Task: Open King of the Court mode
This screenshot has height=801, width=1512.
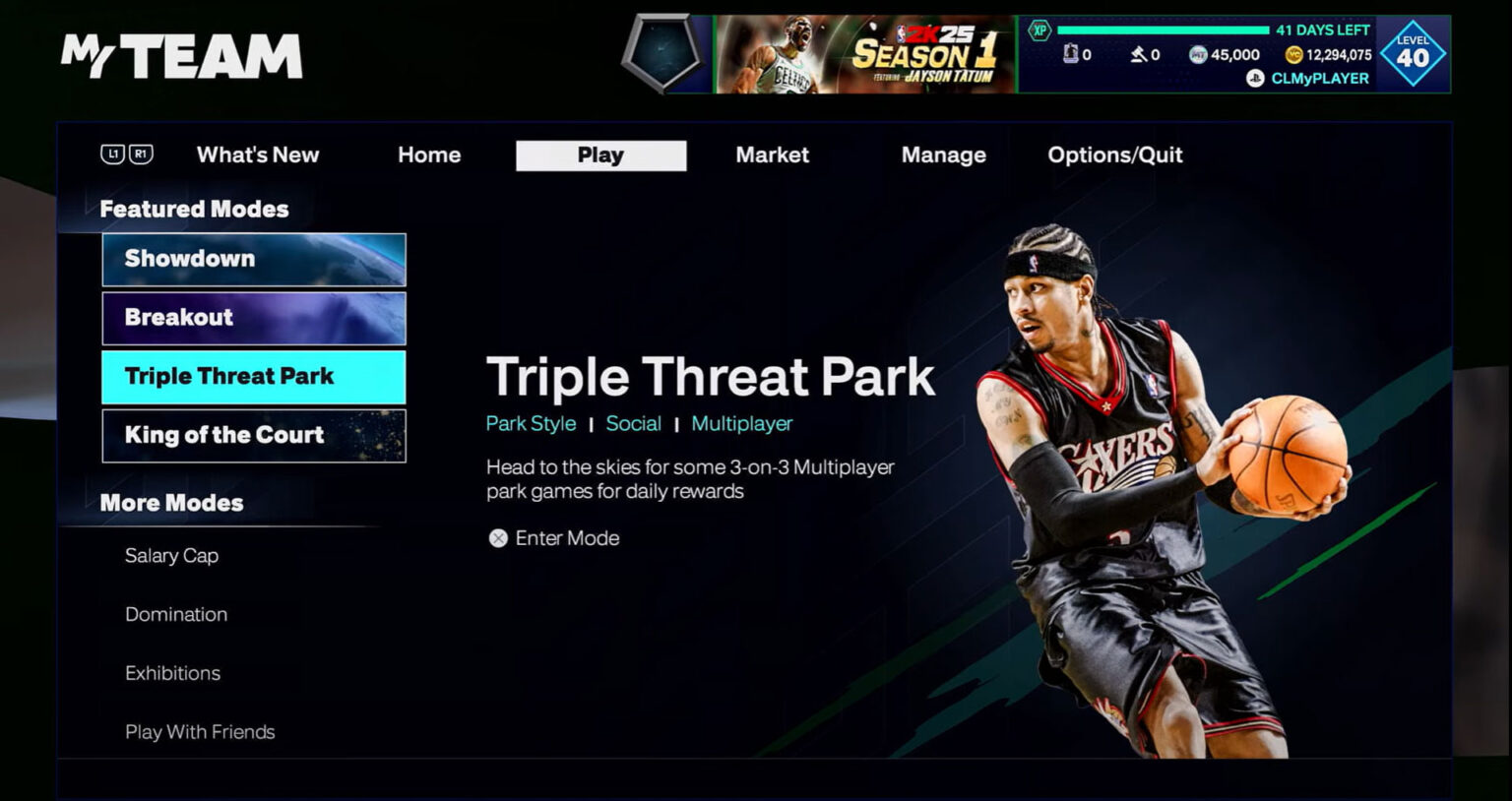Action: [253, 435]
